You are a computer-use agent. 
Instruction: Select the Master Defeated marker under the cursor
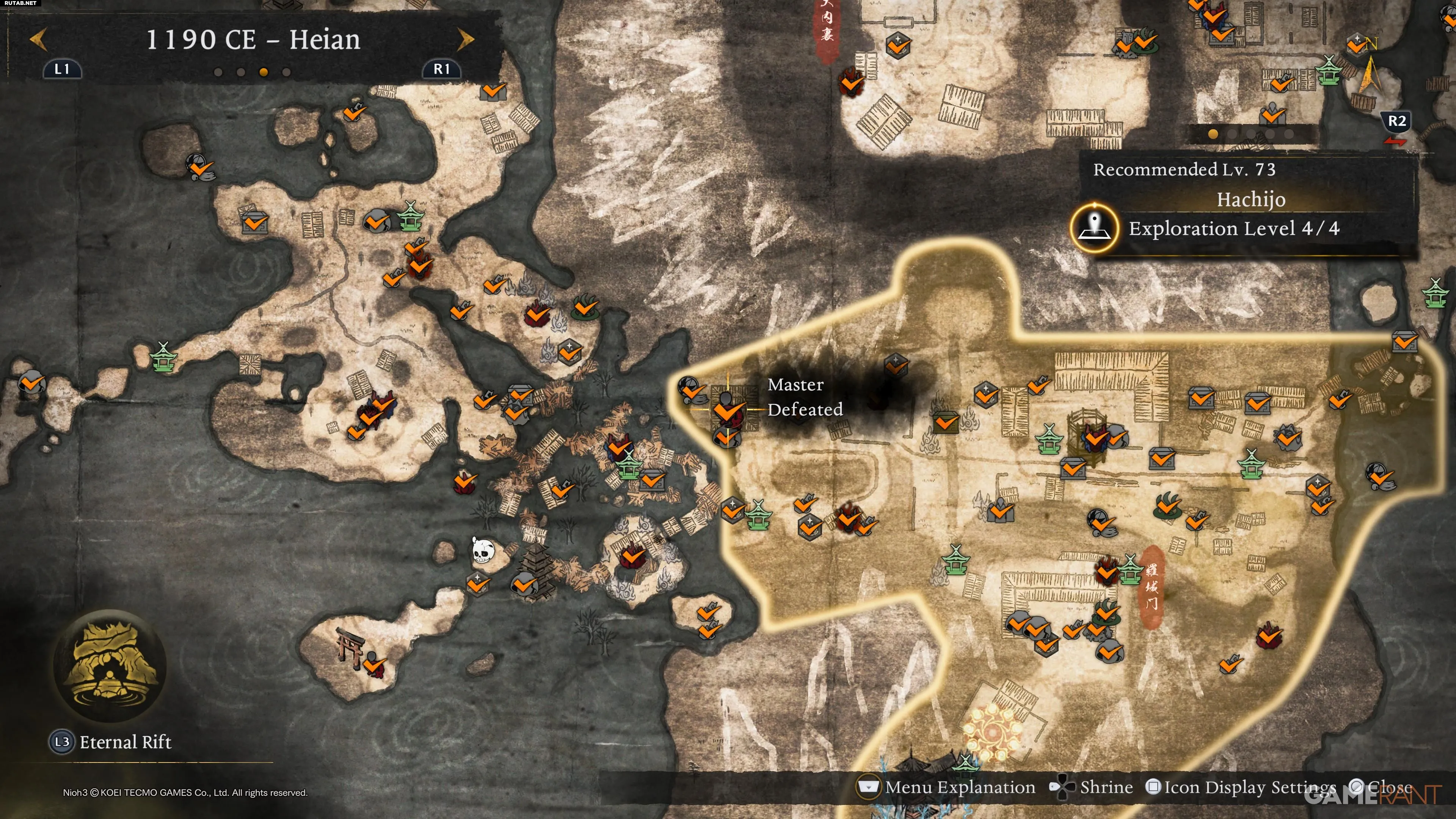727,408
